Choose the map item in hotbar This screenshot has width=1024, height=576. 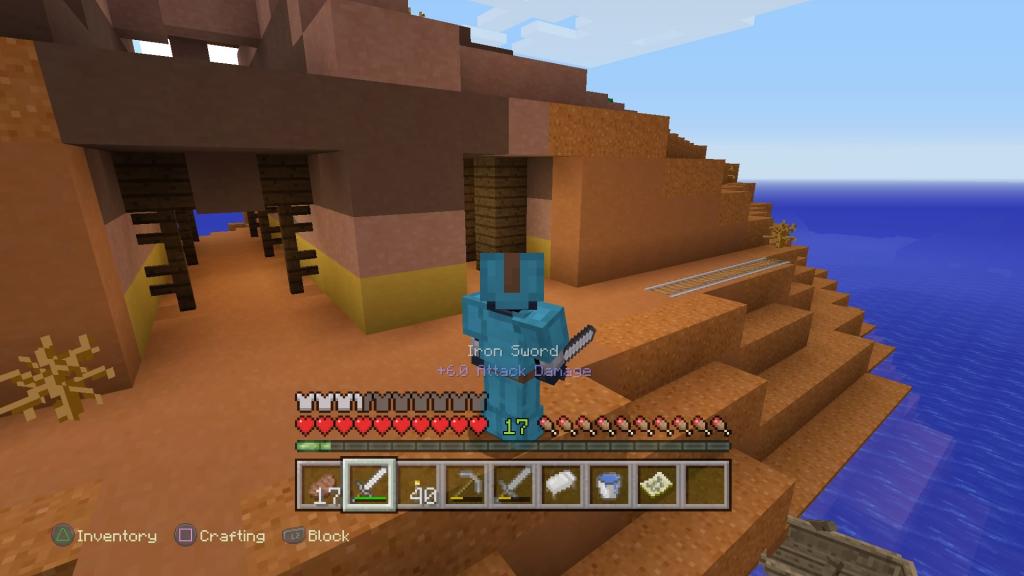click(x=657, y=485)
